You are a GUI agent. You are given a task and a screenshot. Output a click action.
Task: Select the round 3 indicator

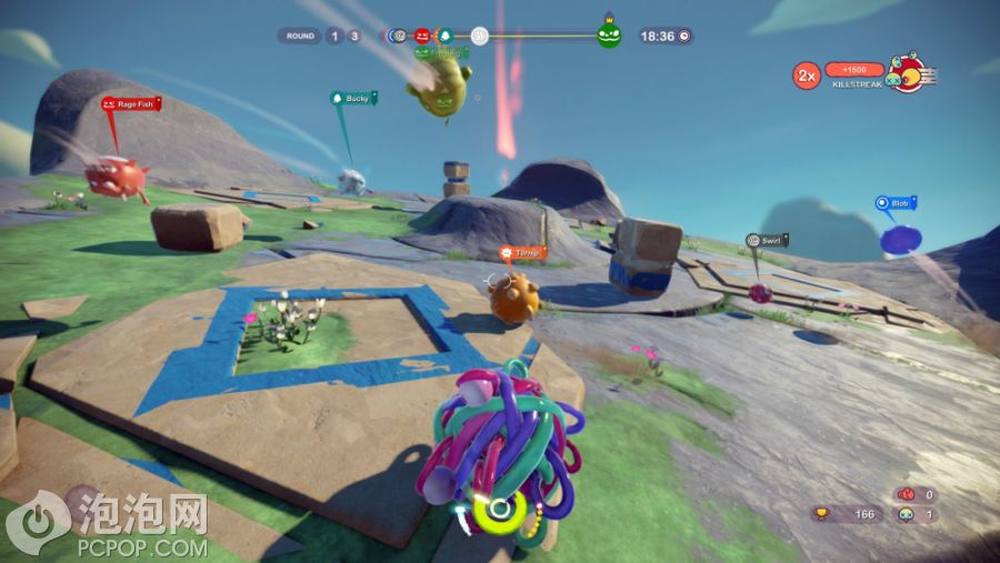point(354,36)
